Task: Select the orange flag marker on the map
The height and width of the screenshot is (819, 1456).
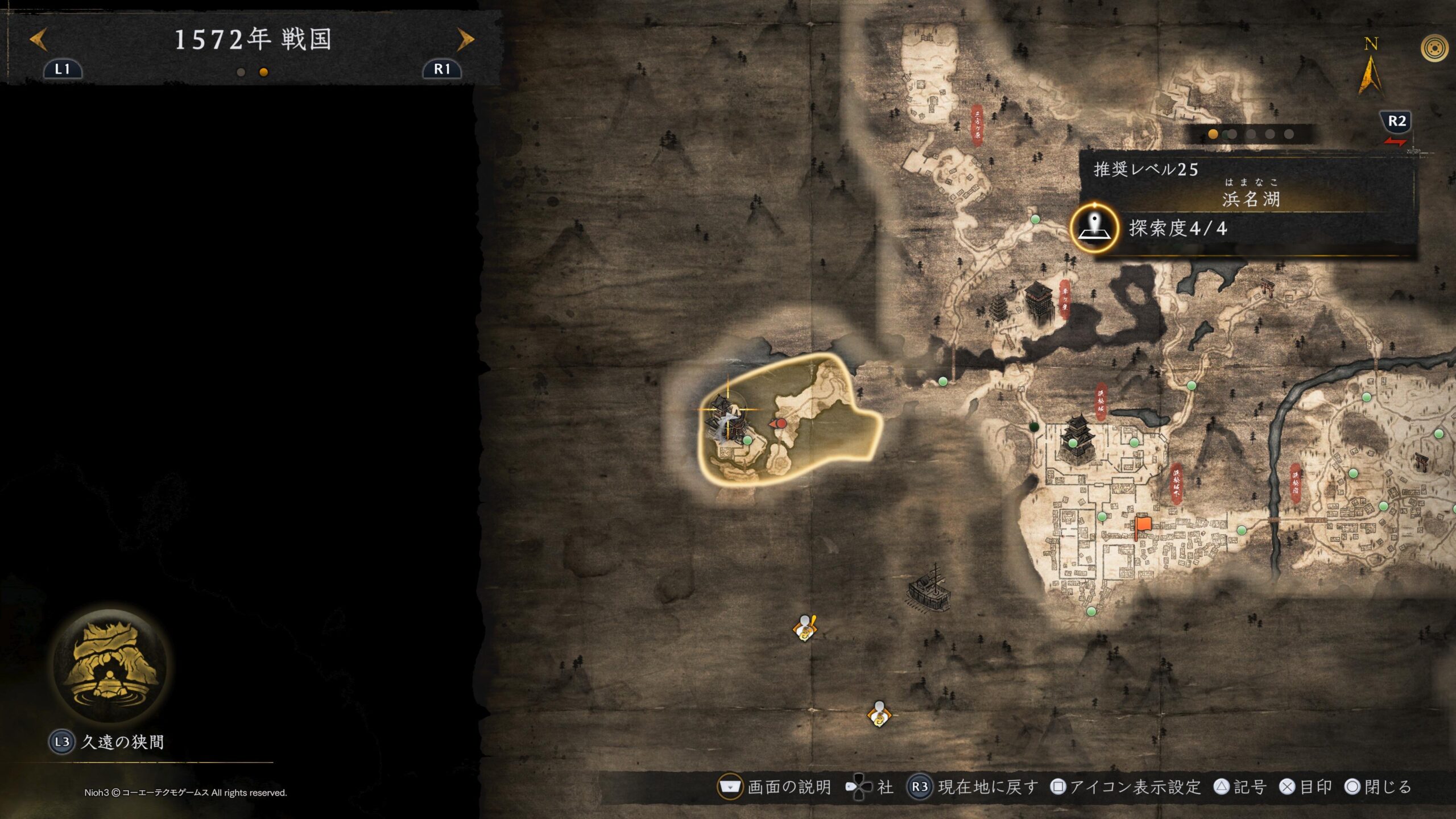Action: tap(1142, 526)
